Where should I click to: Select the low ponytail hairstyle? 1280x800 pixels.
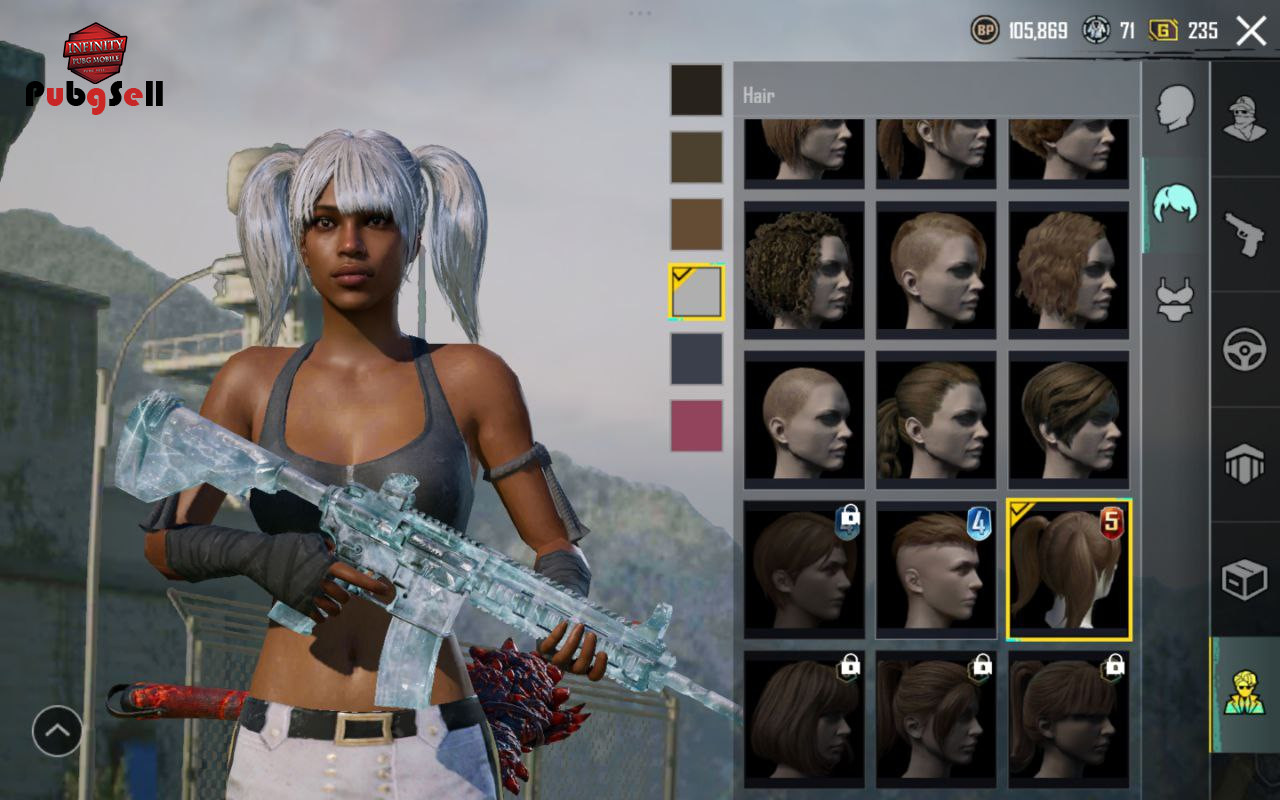coord(936,420)
